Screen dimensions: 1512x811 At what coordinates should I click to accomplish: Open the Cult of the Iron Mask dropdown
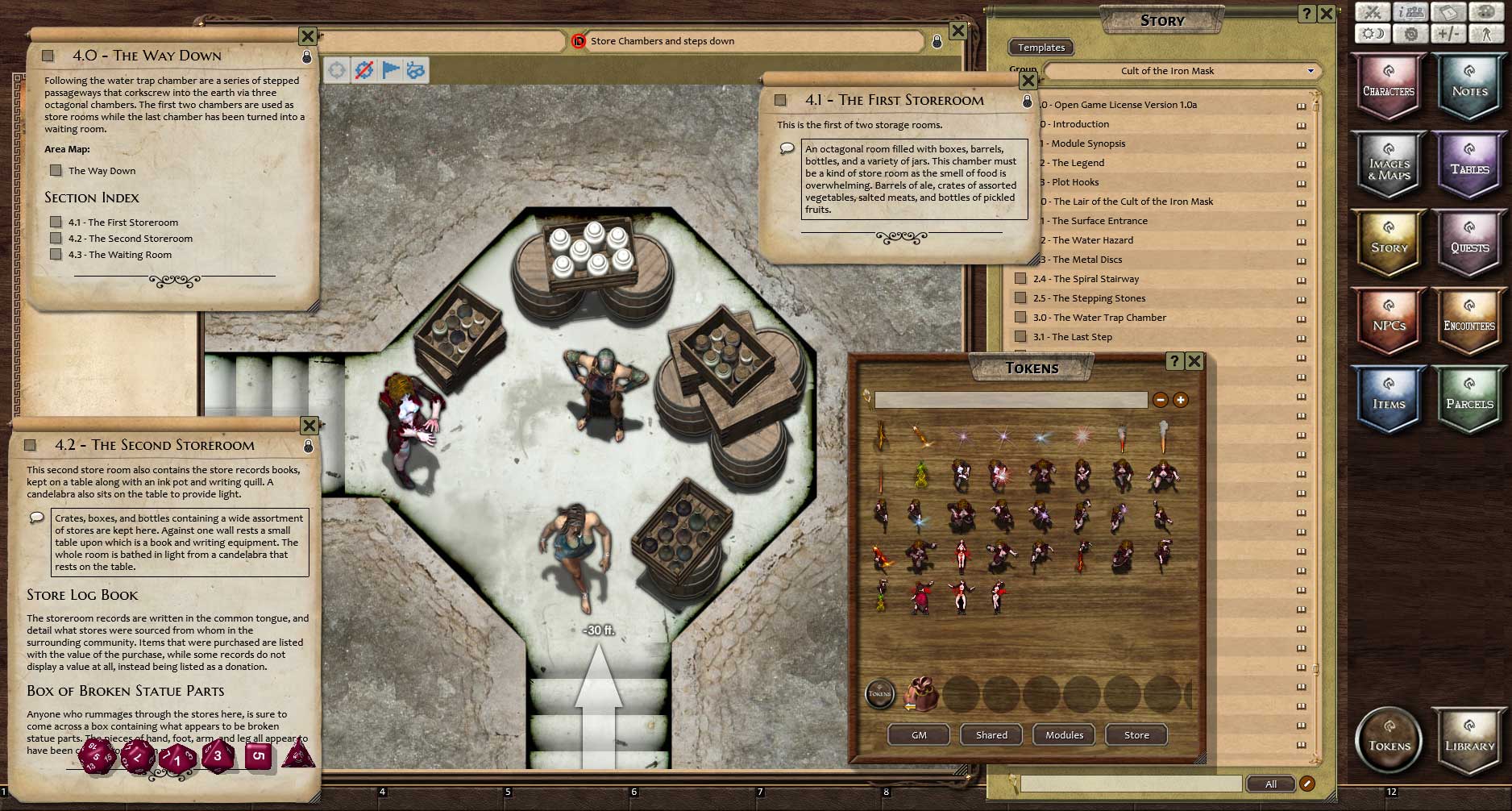[x=1182, y=71]
